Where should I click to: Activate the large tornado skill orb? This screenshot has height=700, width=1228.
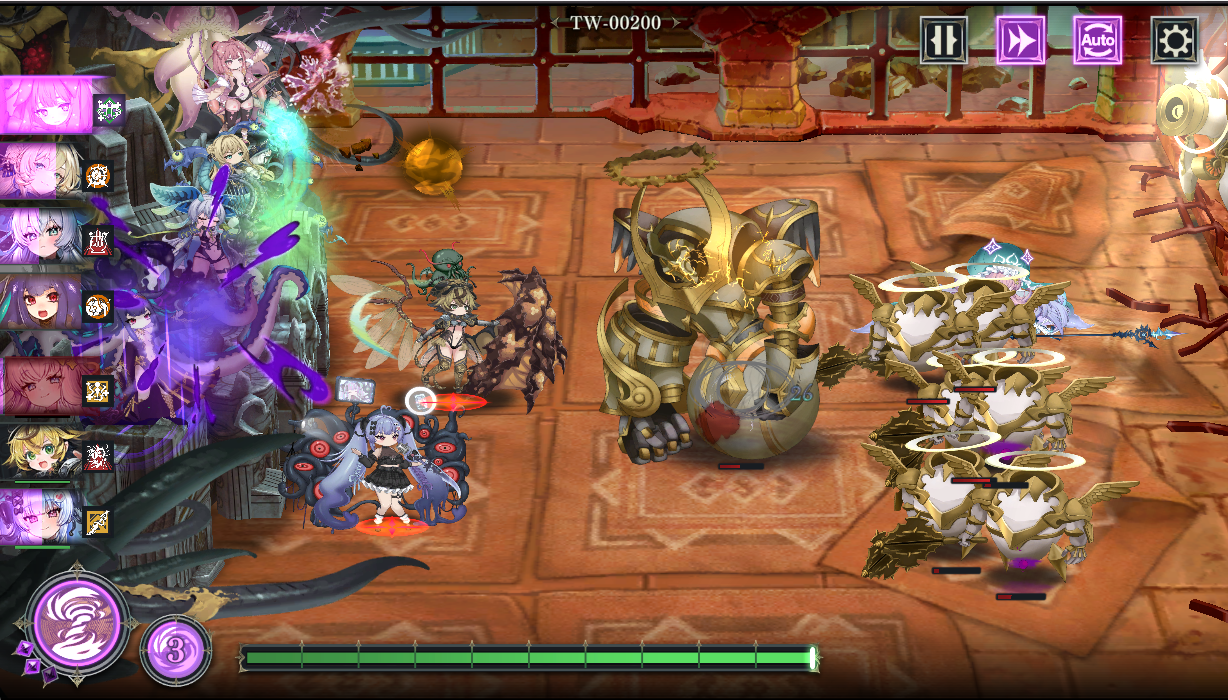coord(78,622)
